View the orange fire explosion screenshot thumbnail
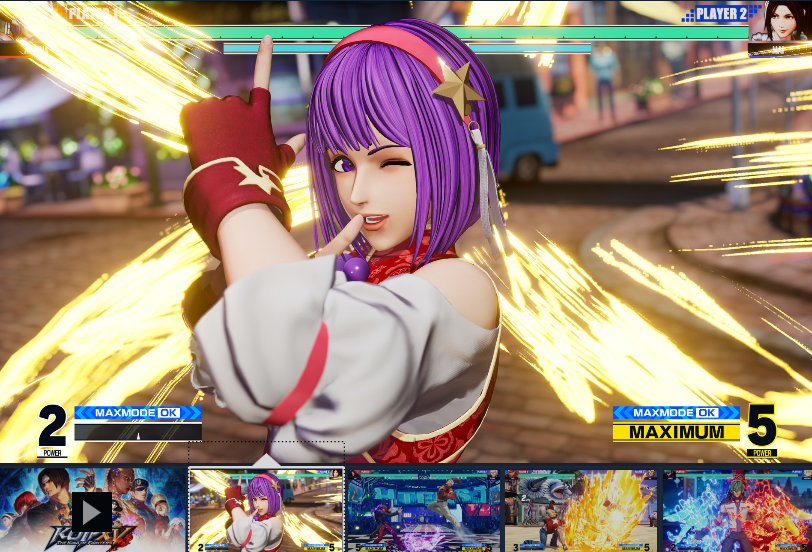The width and height of the screenshot is (812, 552). (581, 511)
